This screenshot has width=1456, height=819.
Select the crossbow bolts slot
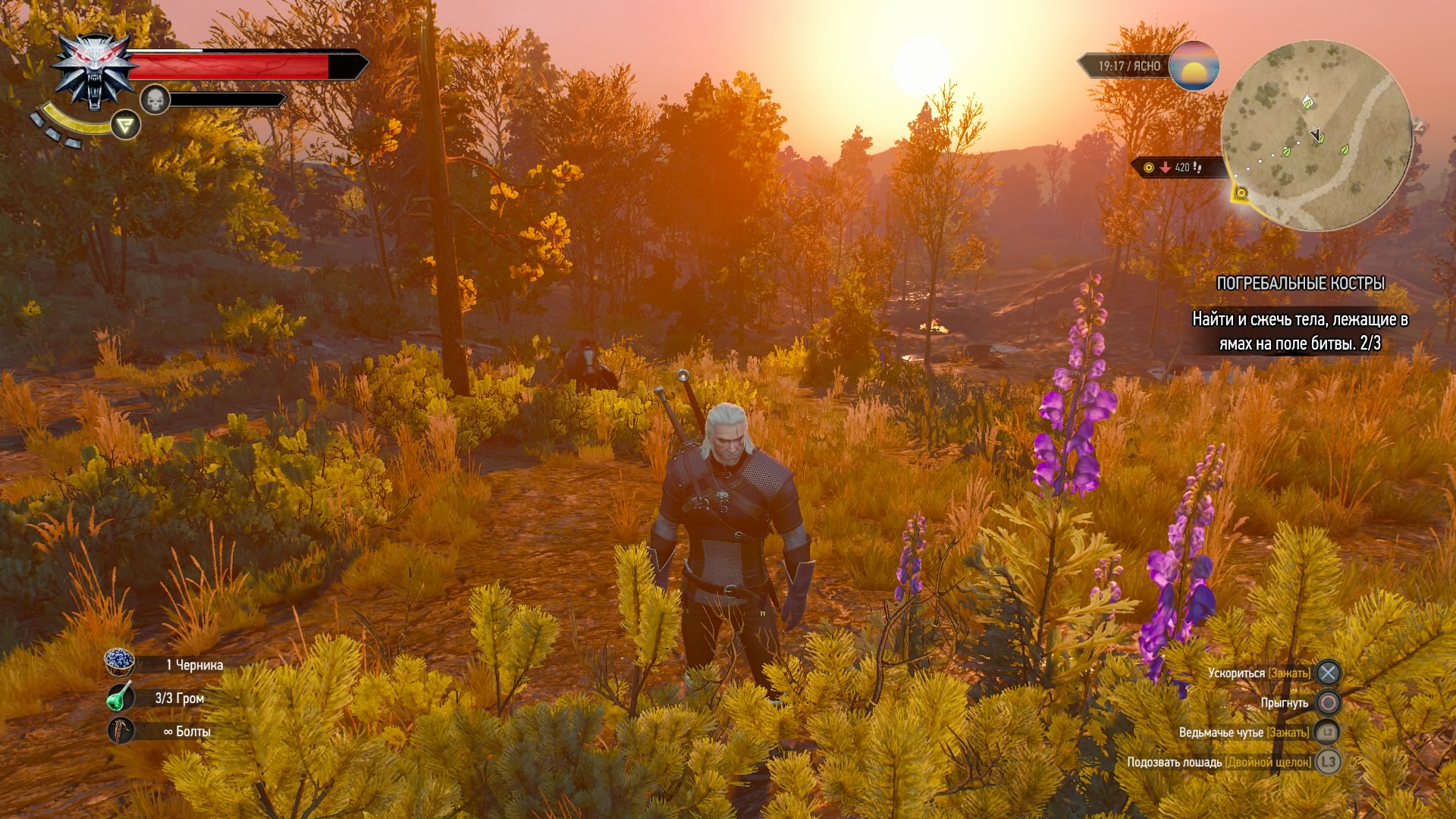[x=119, y=730]
